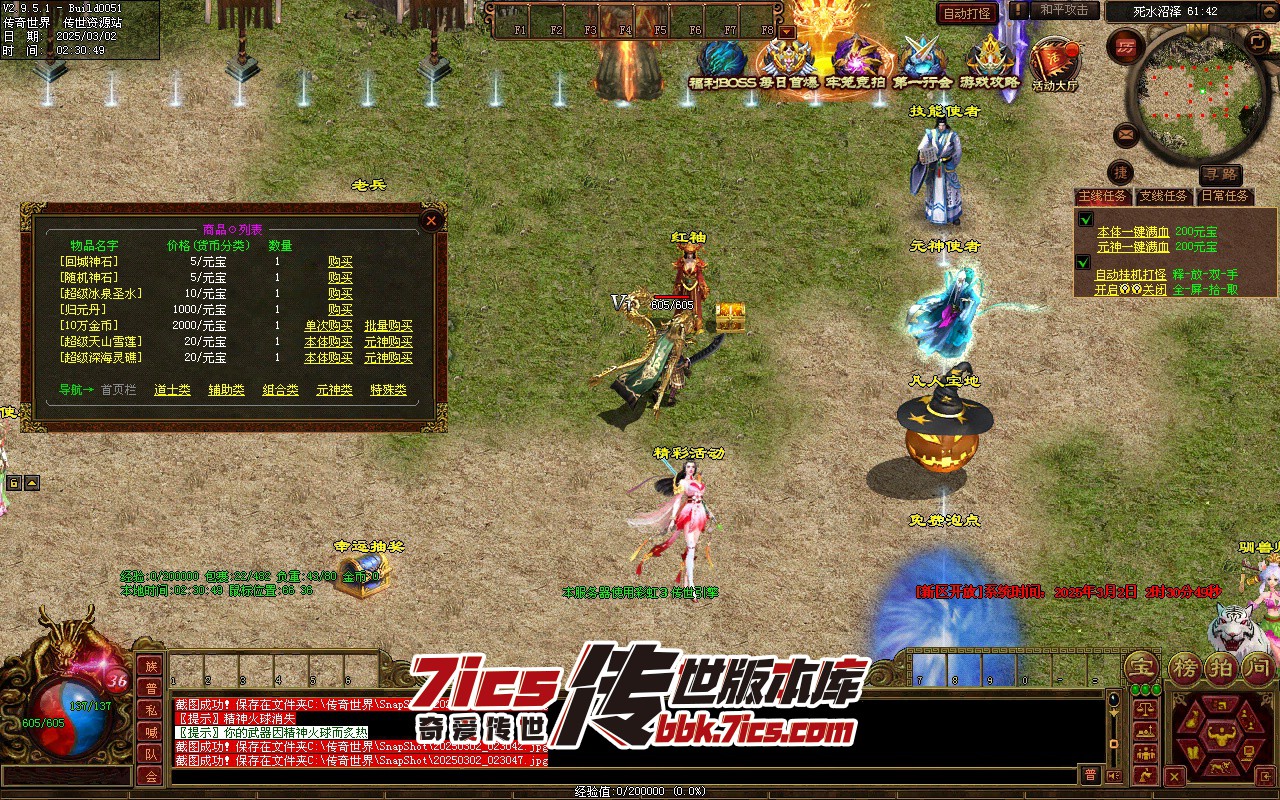Viewport: 1280px width, 800px height.
Task: Open the 福利BOSS icon
Action: click(x=722, y=65)
